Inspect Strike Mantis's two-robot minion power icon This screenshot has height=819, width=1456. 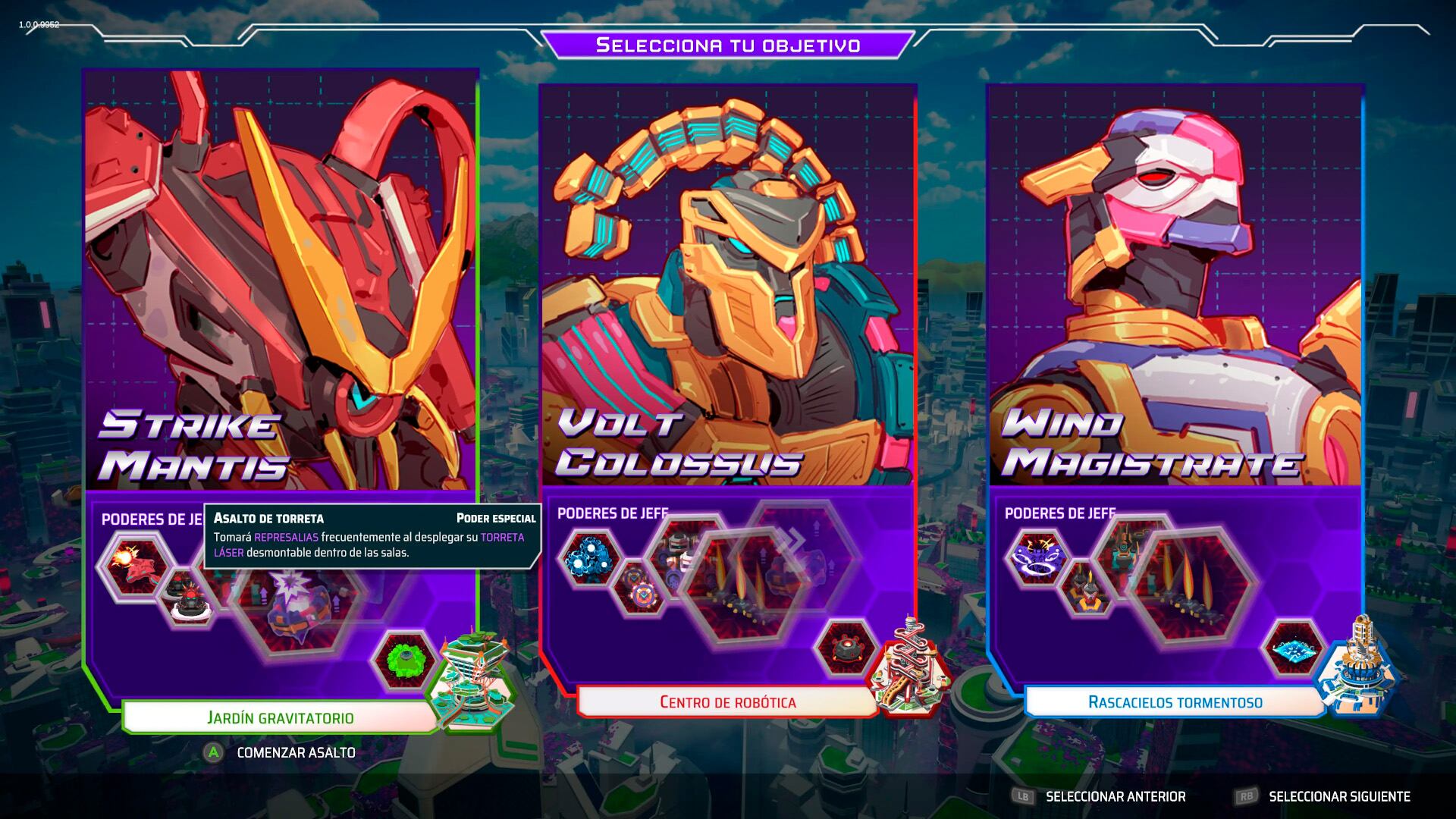pos(188,598)
